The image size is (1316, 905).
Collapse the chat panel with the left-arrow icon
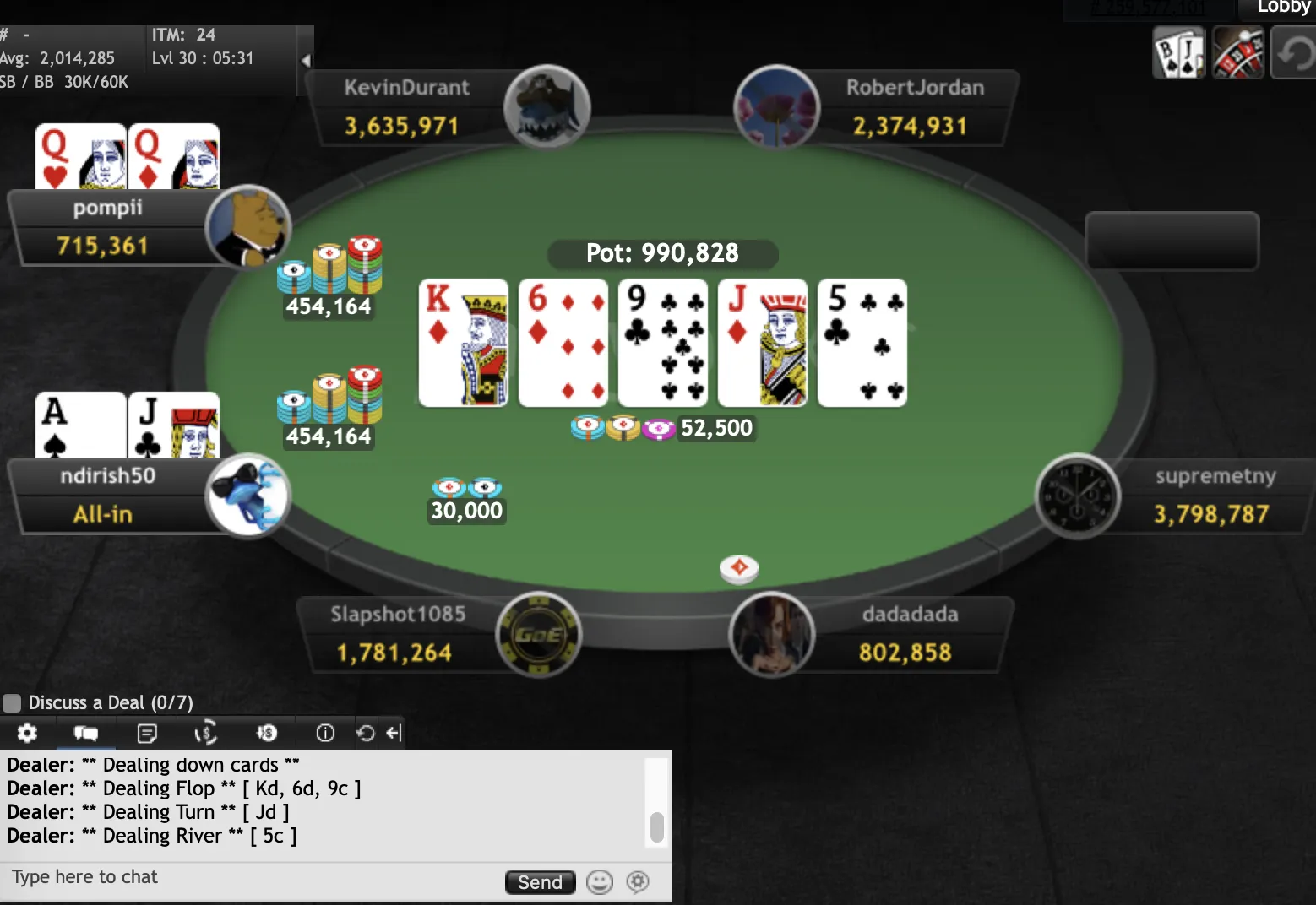pyautogui.click(x=394, y=733)
